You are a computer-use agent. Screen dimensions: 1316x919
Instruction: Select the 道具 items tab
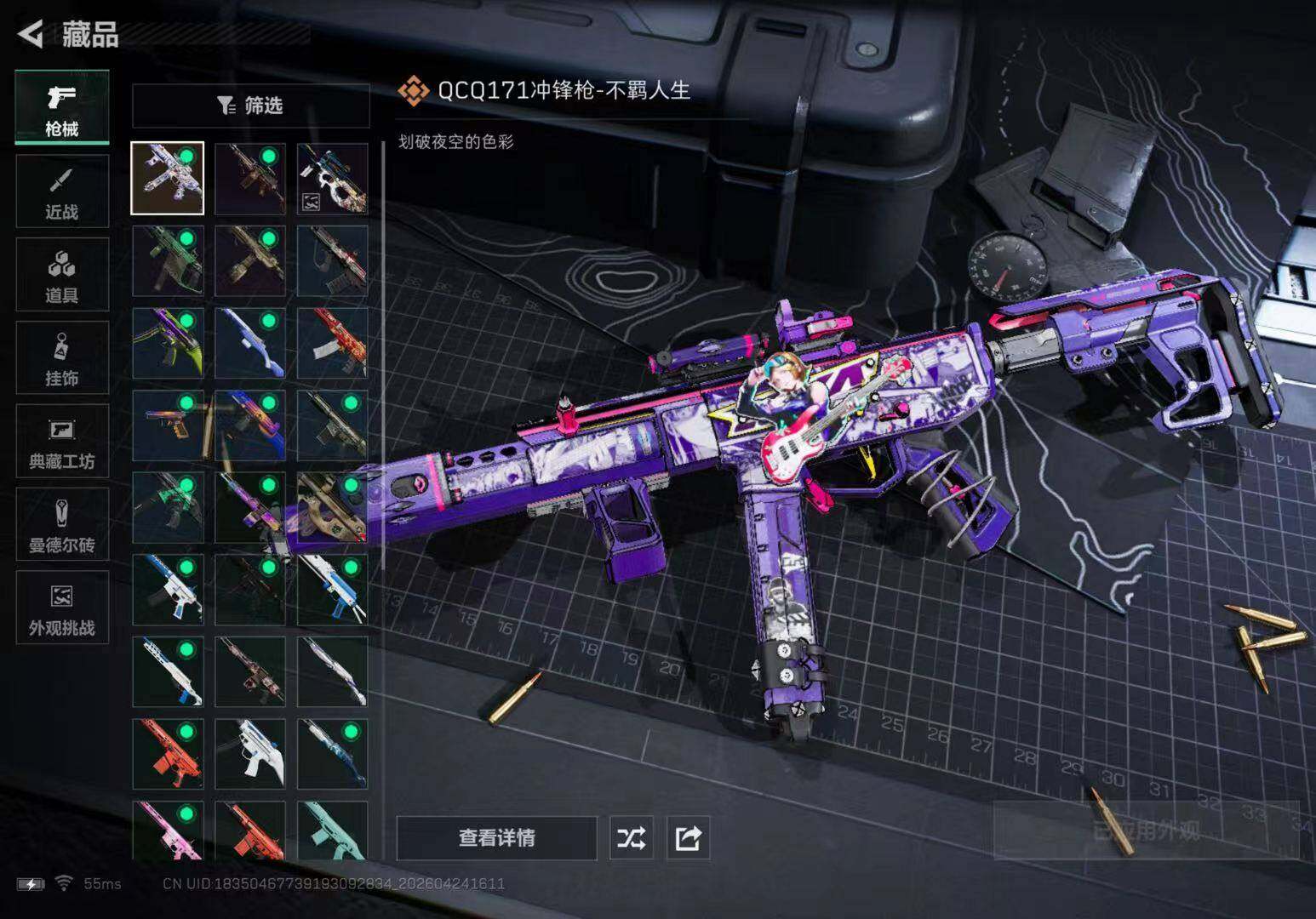pos(62,275)
